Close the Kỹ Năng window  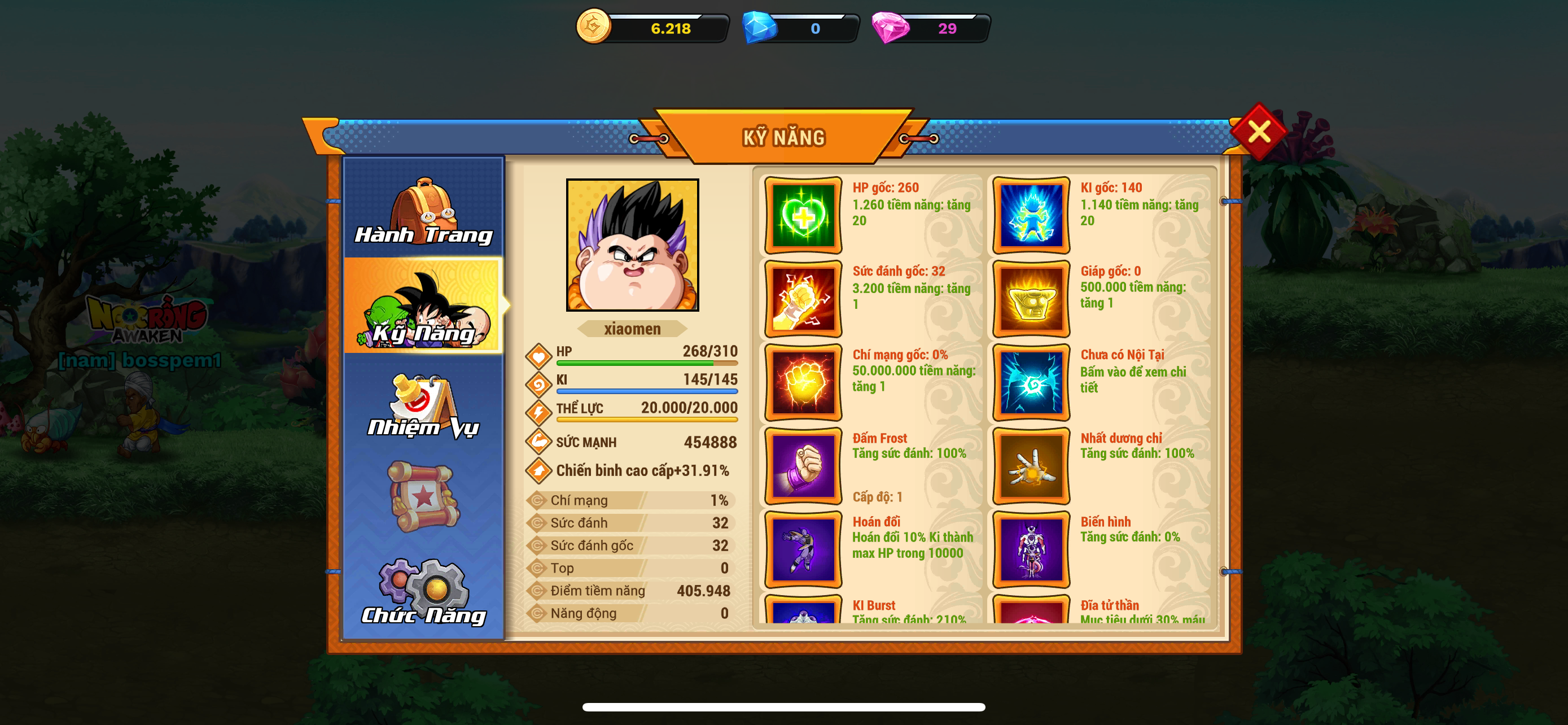coord(1258,132)
